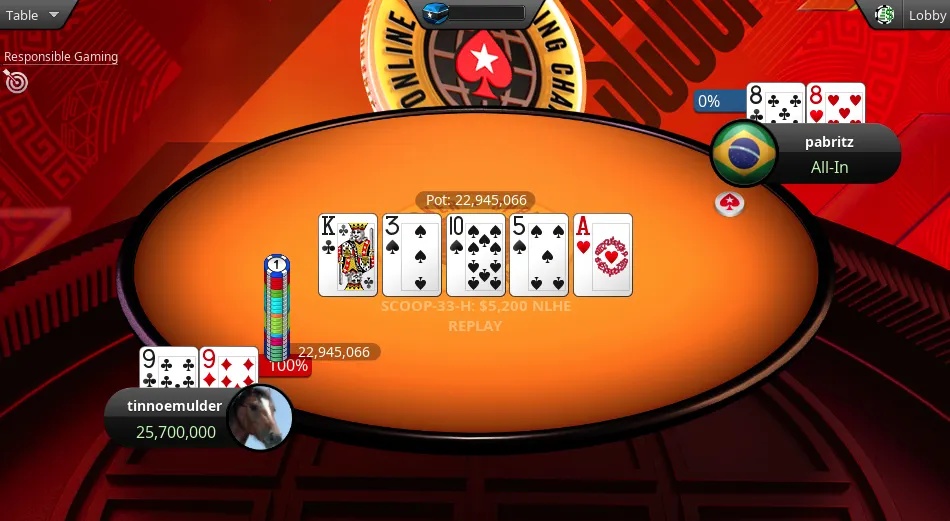The width and height of the screenshot is (950, 521).
Task: Click the target icon under Responsible Gaming
Action: coord(15,81)
